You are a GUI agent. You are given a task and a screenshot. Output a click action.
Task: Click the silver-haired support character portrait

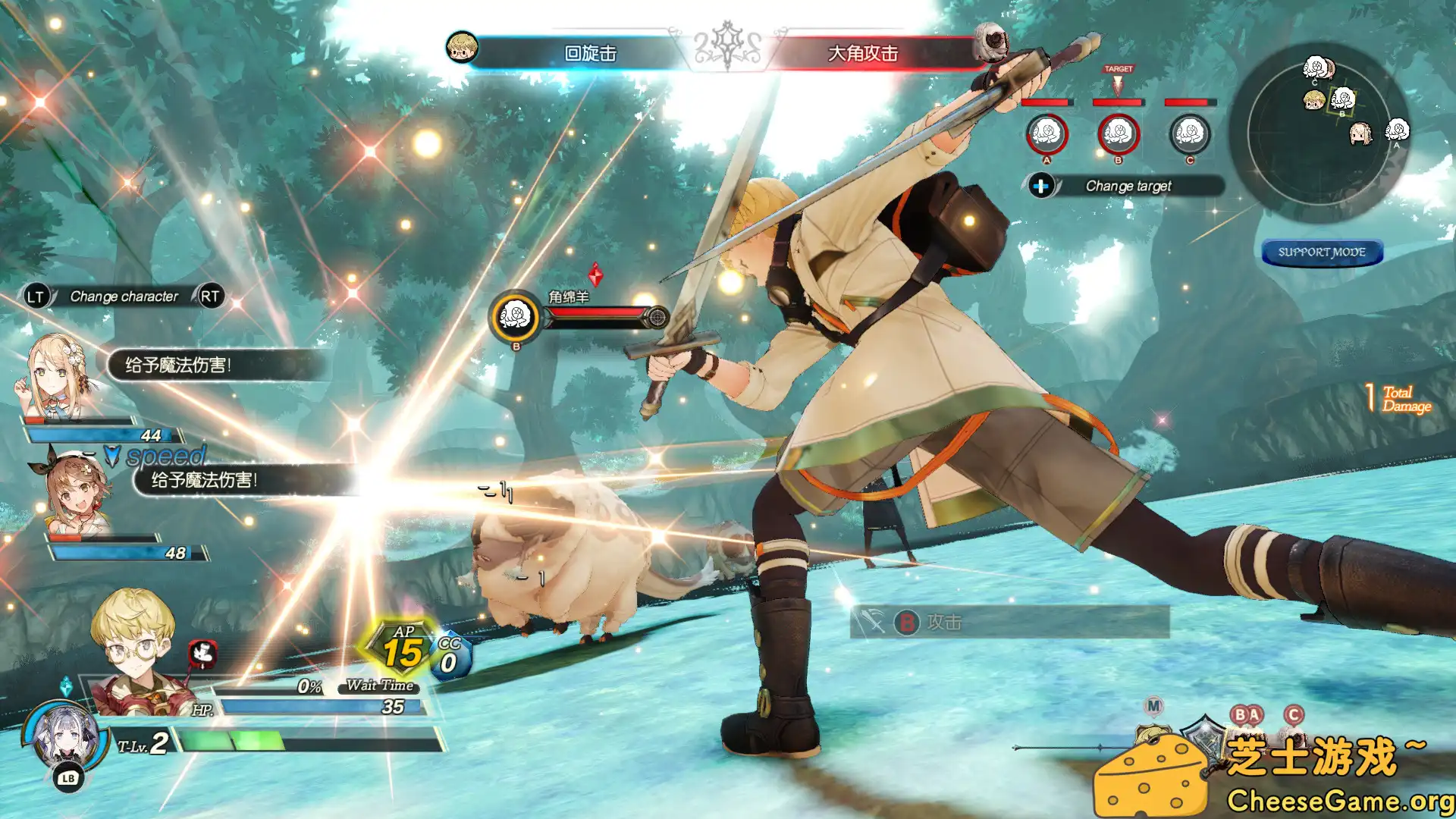click(64, 736)
